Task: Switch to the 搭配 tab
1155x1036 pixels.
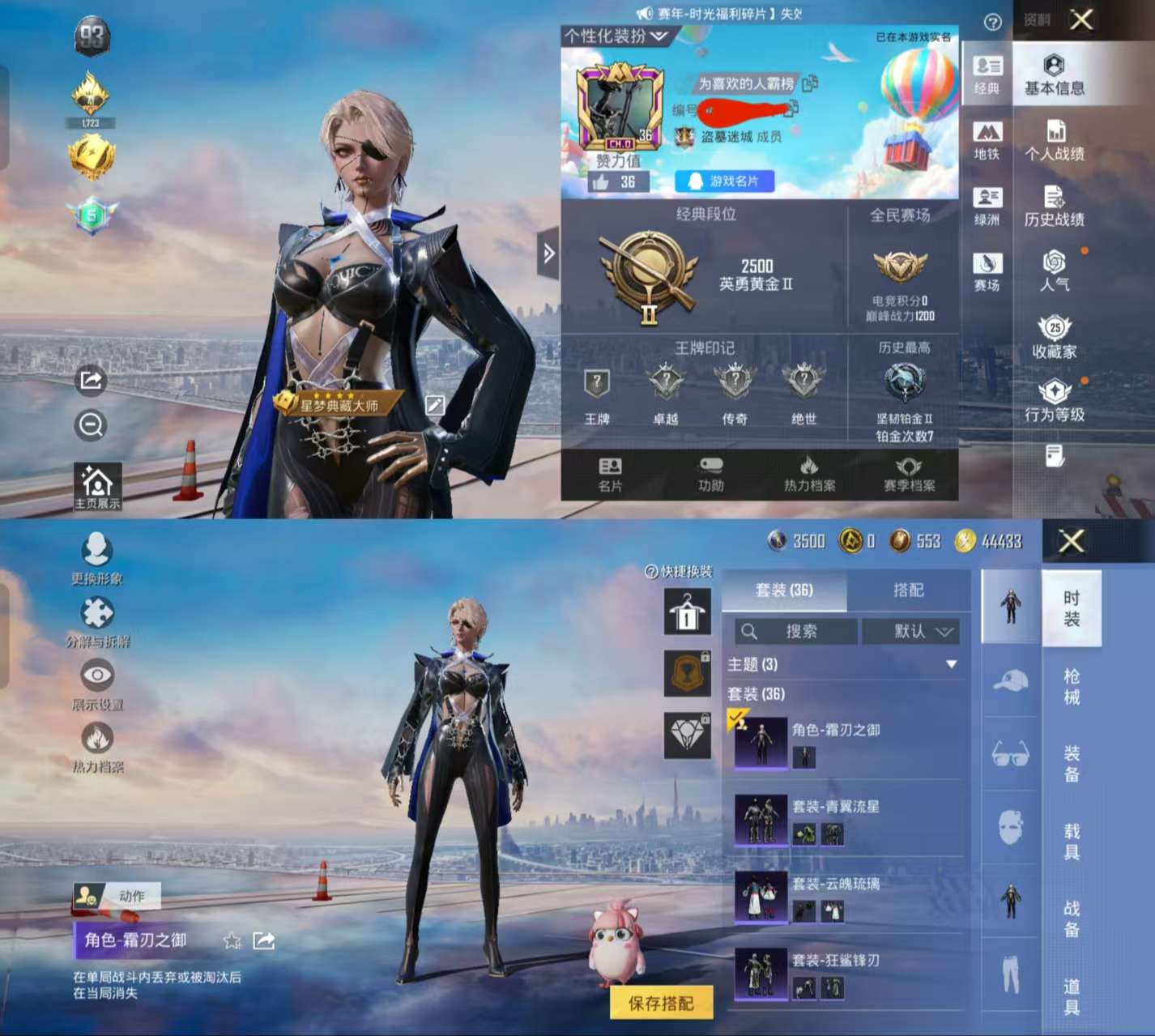Action: (910, 591)
